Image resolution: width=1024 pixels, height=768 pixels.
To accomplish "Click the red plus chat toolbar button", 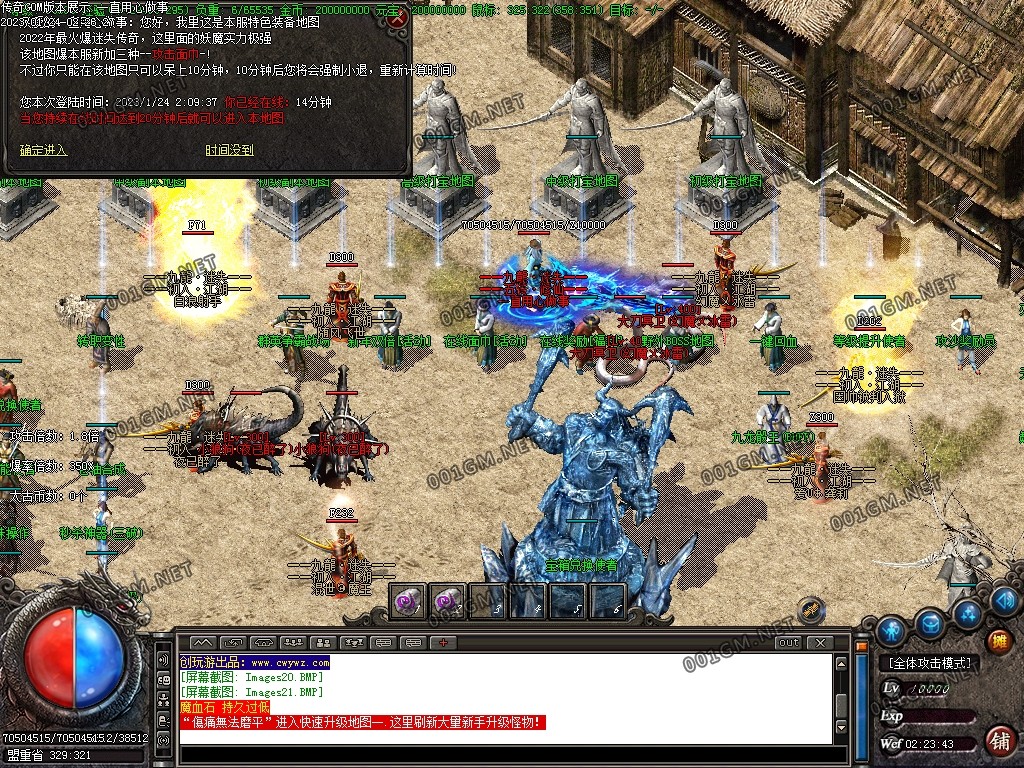I will [443, 642].
